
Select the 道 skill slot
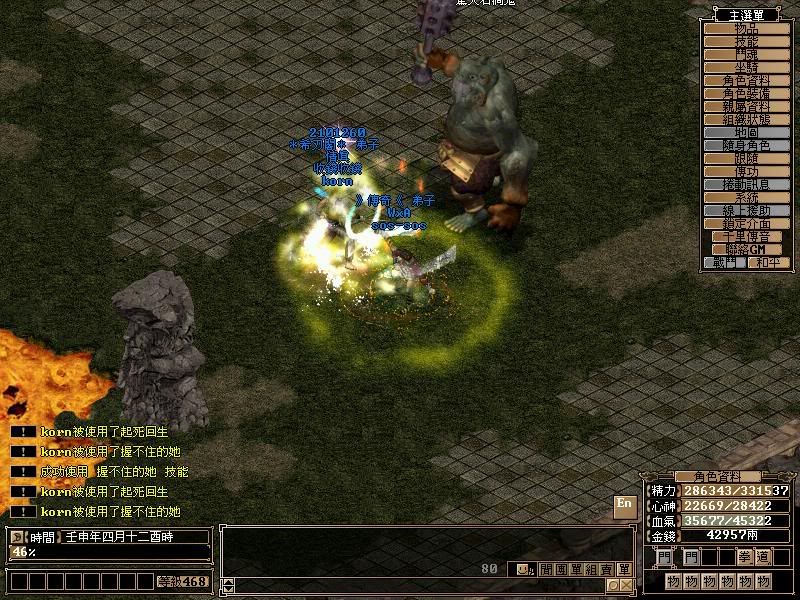point(764,557)
